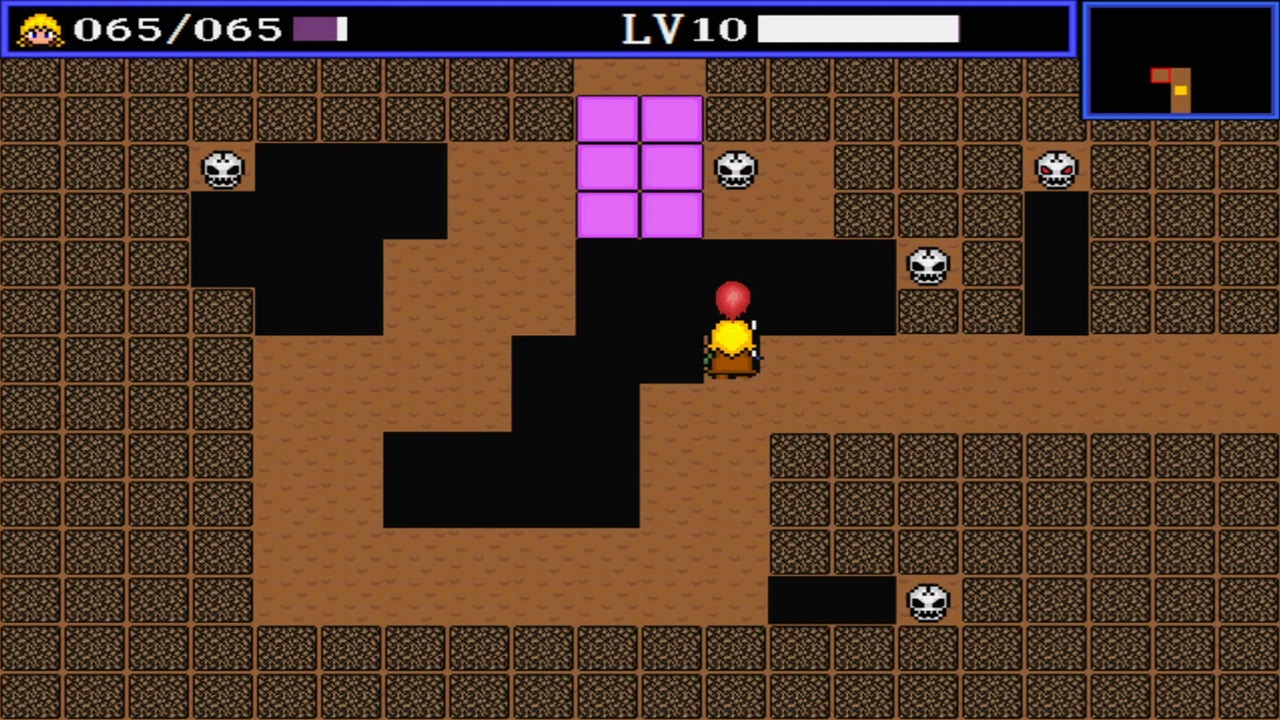Click the red balloon above the player

(x=732, y=297)
